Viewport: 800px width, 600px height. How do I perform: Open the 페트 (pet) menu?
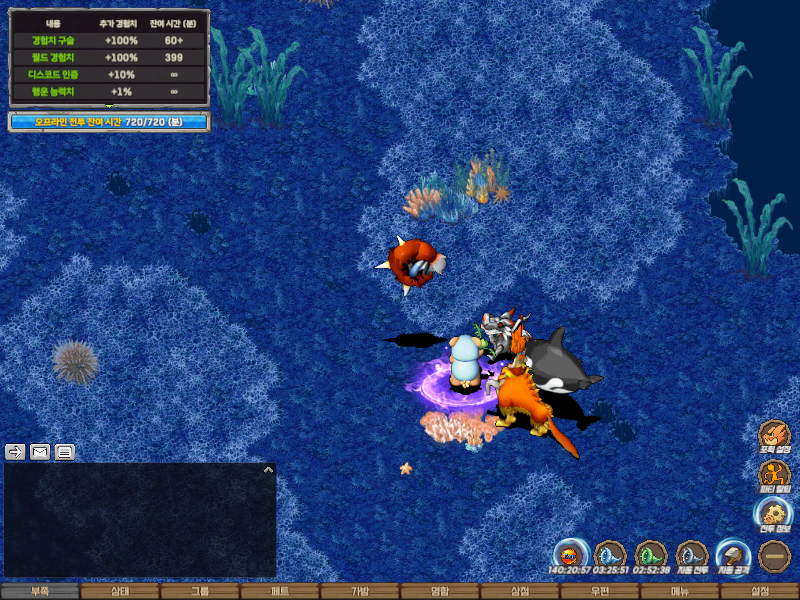click(280, 591)
